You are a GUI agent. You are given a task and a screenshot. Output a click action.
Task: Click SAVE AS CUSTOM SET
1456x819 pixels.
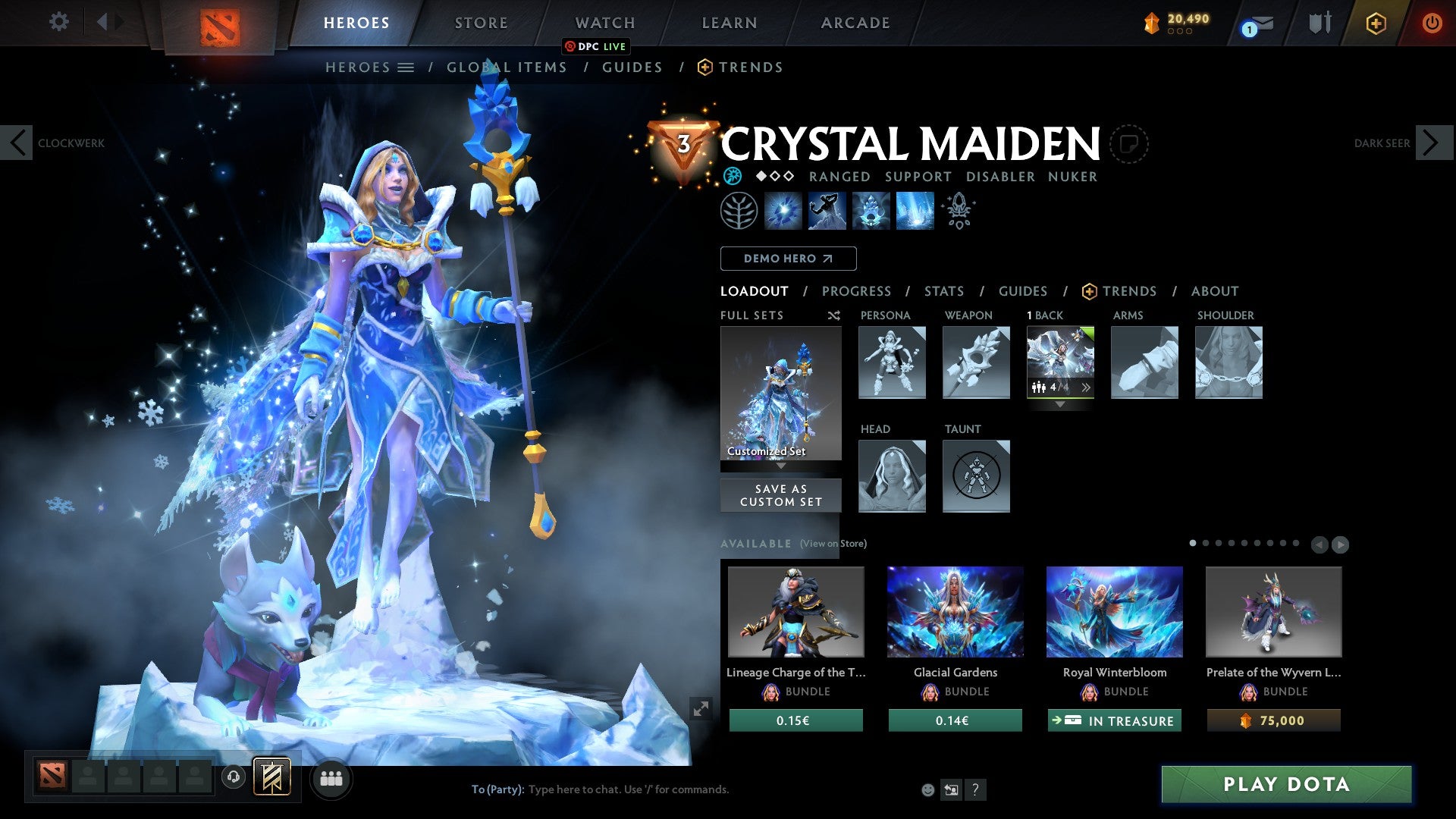pos(780,495)
